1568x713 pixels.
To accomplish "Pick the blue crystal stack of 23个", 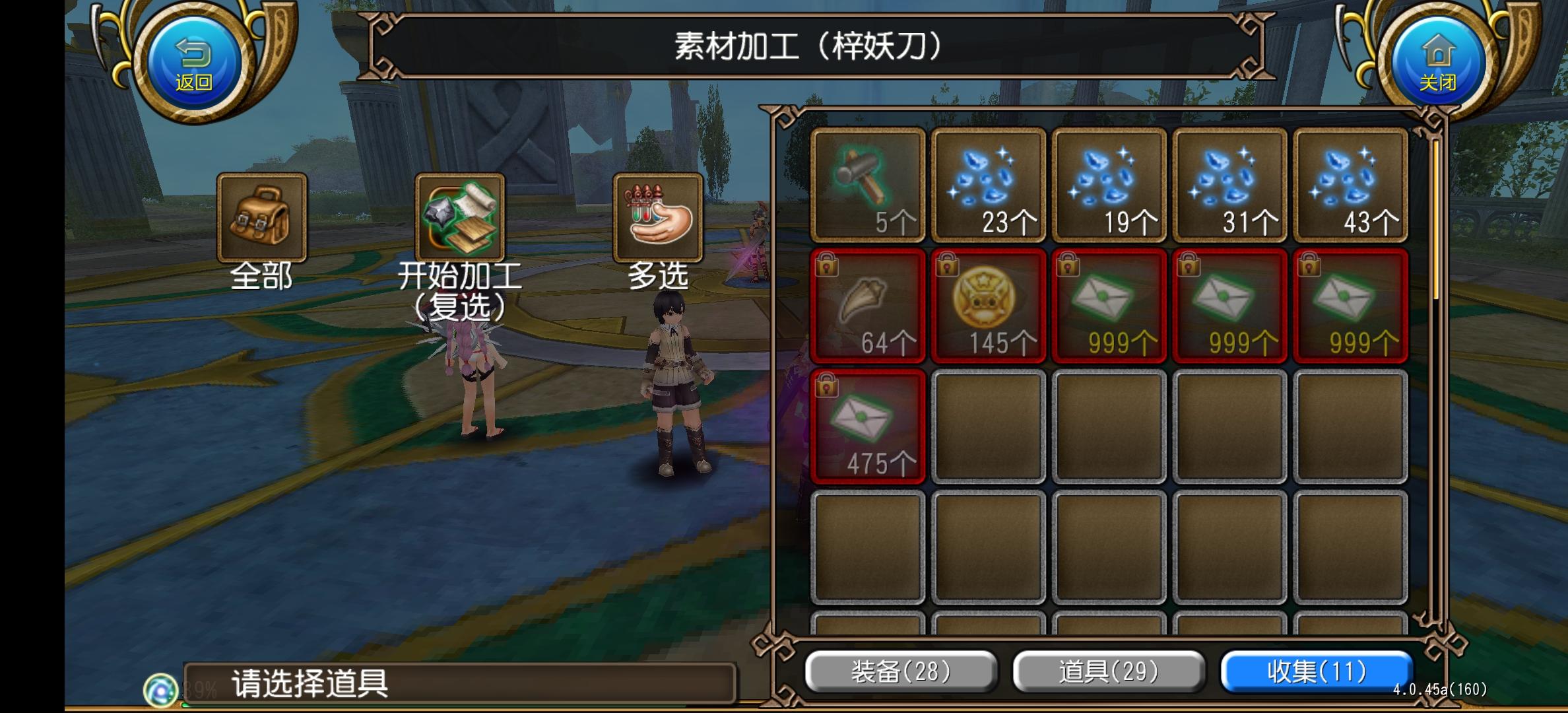I will coord(988,184).
